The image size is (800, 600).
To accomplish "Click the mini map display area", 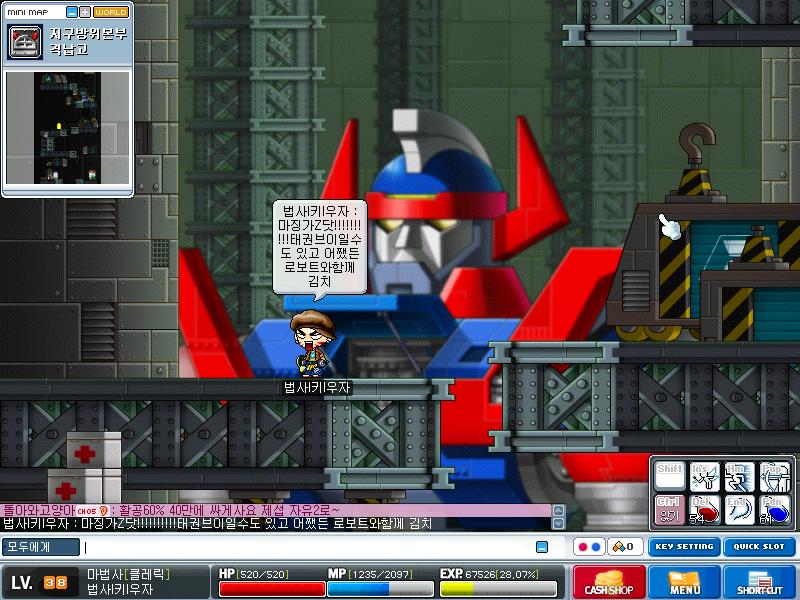I will tap(67, 127).
